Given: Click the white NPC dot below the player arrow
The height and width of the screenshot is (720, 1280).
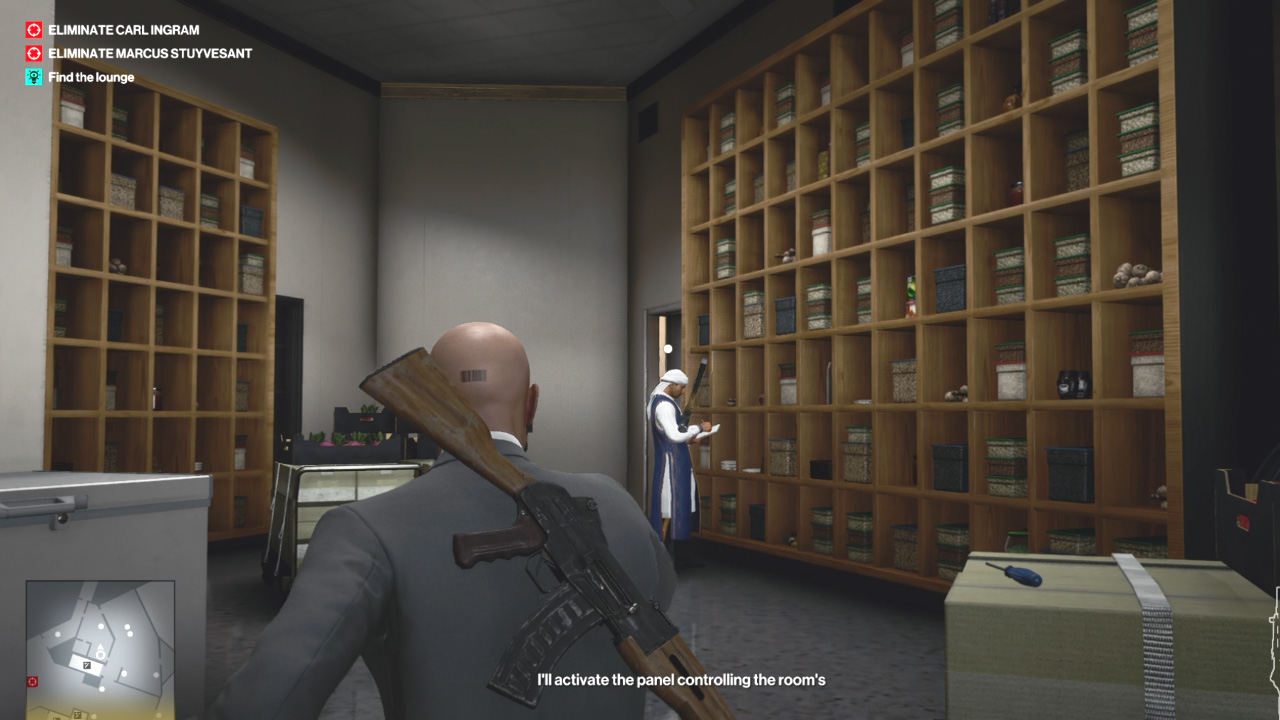Looking at the screenshot, I should pos(101,688).
